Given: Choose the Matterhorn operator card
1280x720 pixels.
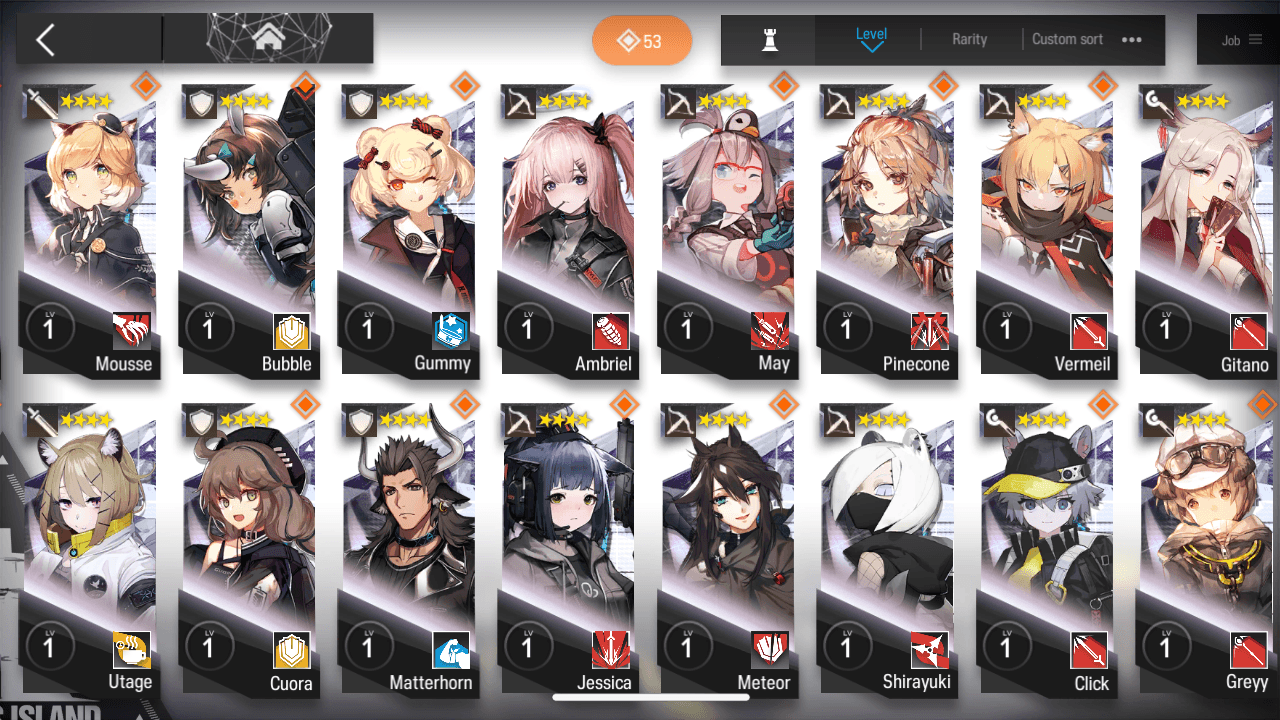Looking at the screenshot, I should (x=408, y=550).
